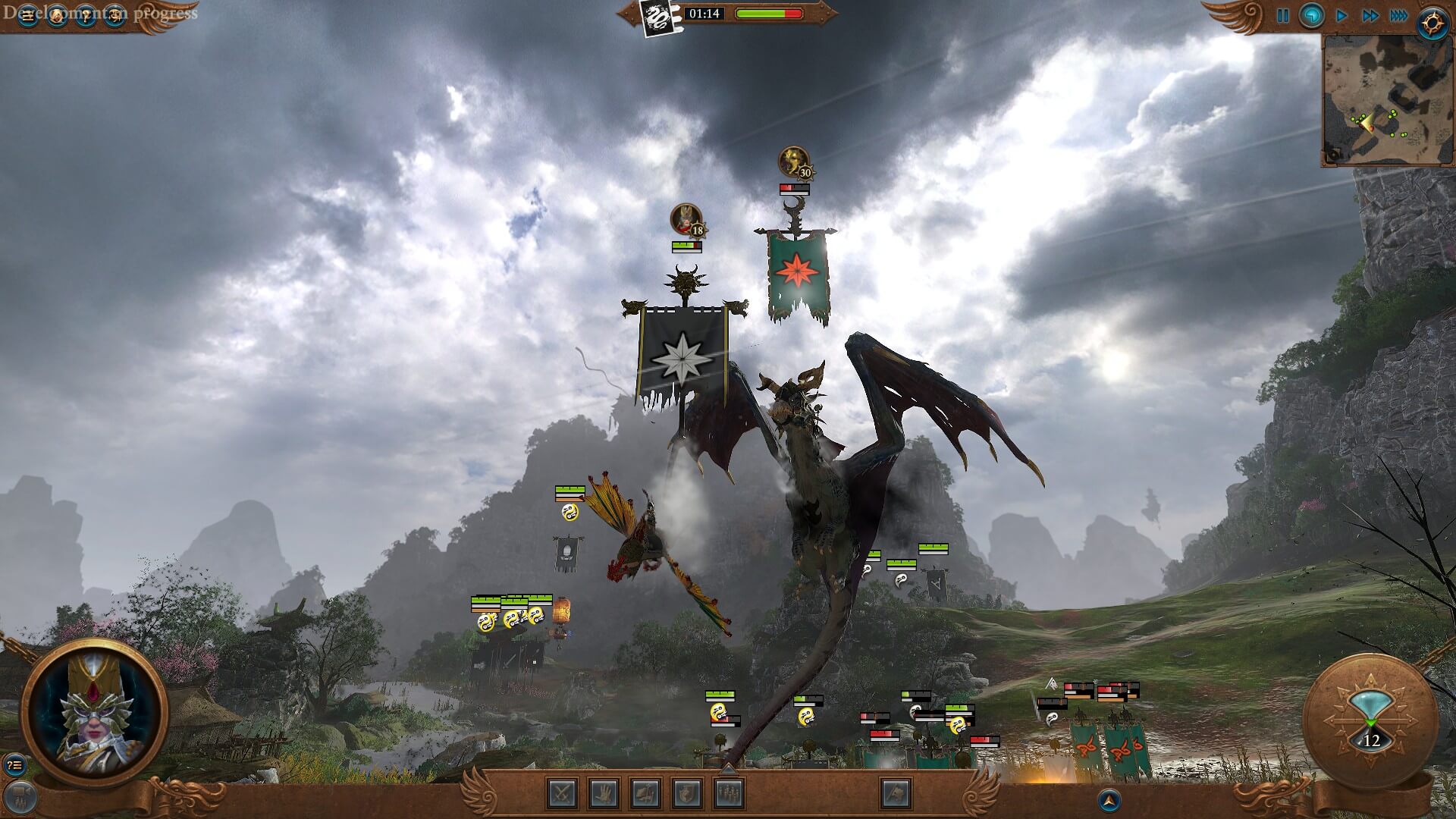Expand the panel with the up arrow
The image size is (1456, 819).
(728, 770)
